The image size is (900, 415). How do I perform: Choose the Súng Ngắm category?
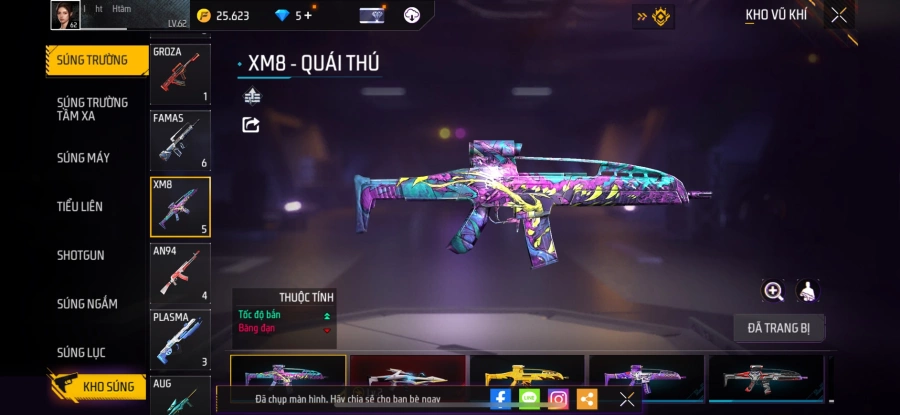click(87, 304)
